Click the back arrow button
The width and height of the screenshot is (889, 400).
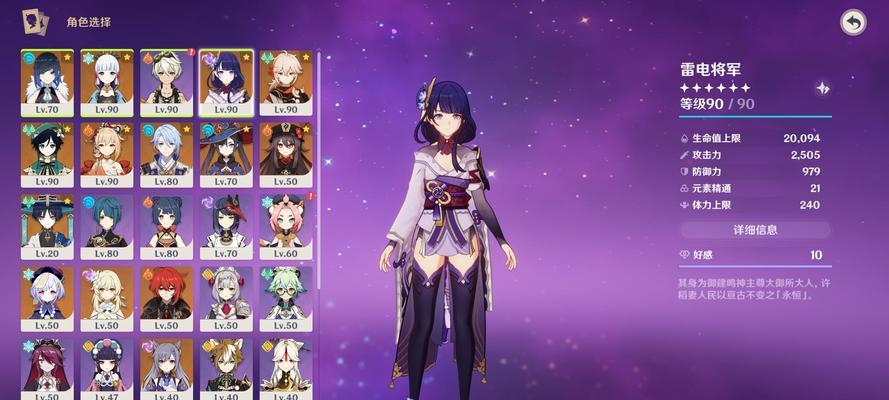pyautogui.click(x=852, y=23)
